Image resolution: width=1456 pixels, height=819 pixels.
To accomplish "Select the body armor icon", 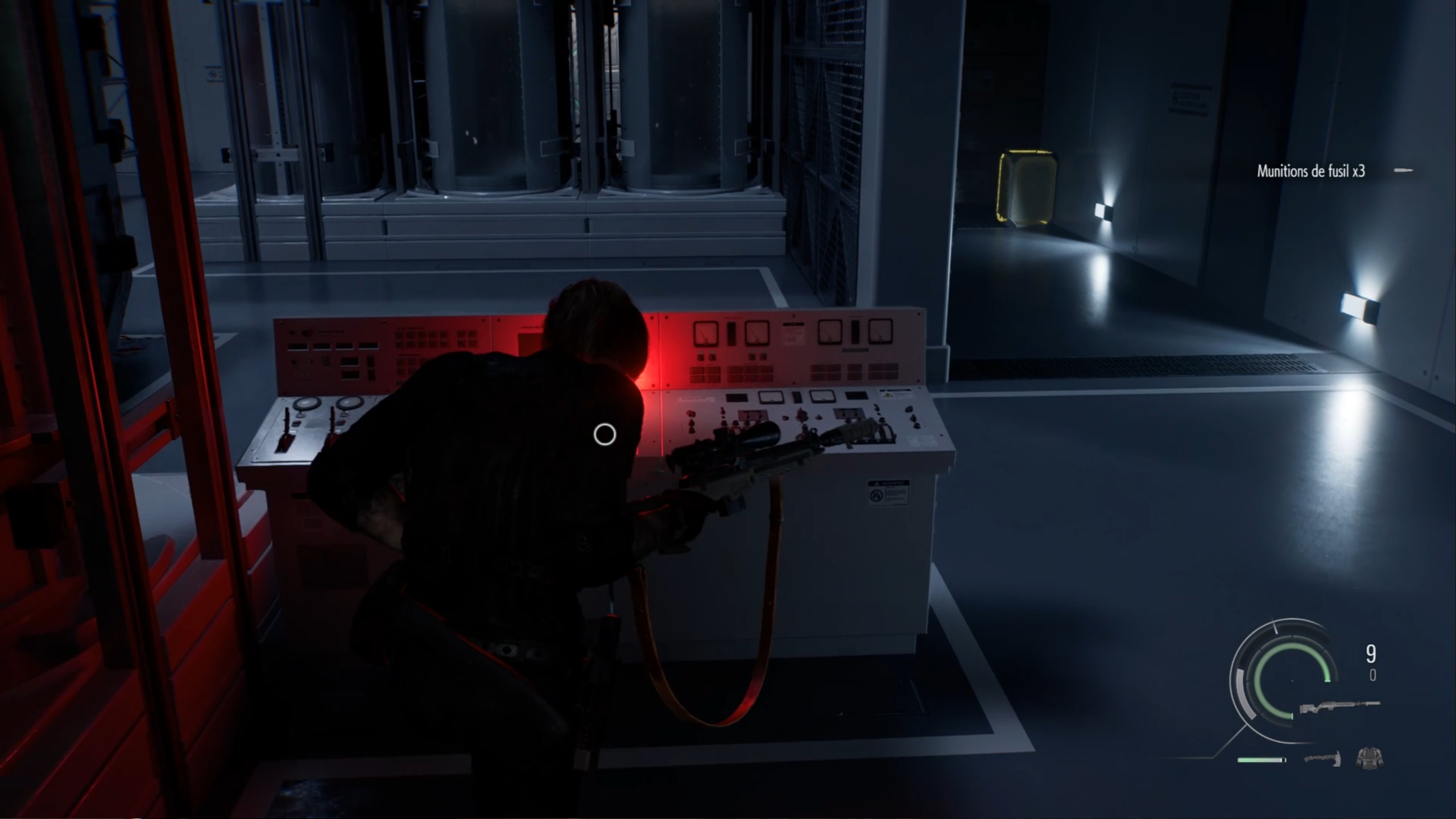I will tap(1370, 757).
